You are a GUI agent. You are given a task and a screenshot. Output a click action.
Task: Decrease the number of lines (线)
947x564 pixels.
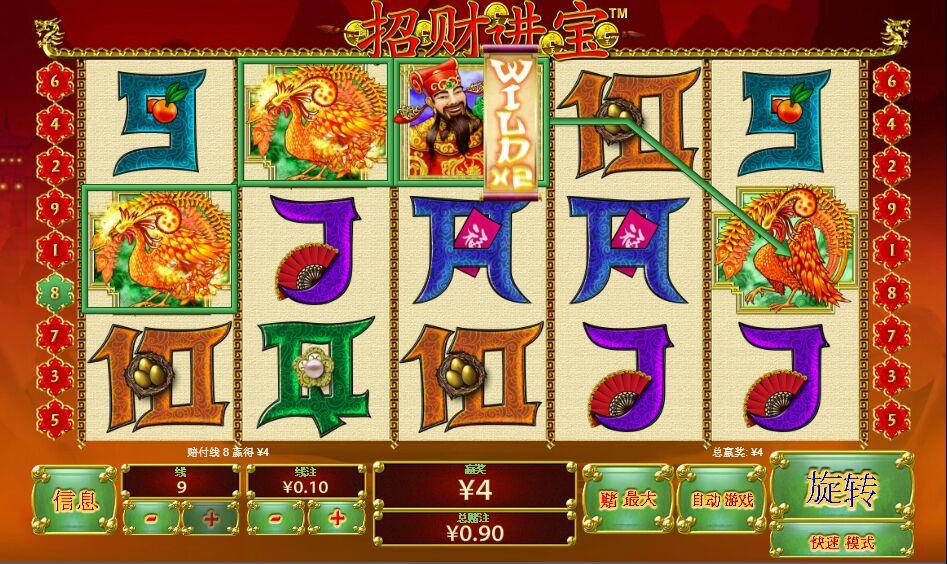(x=152, y=518)
